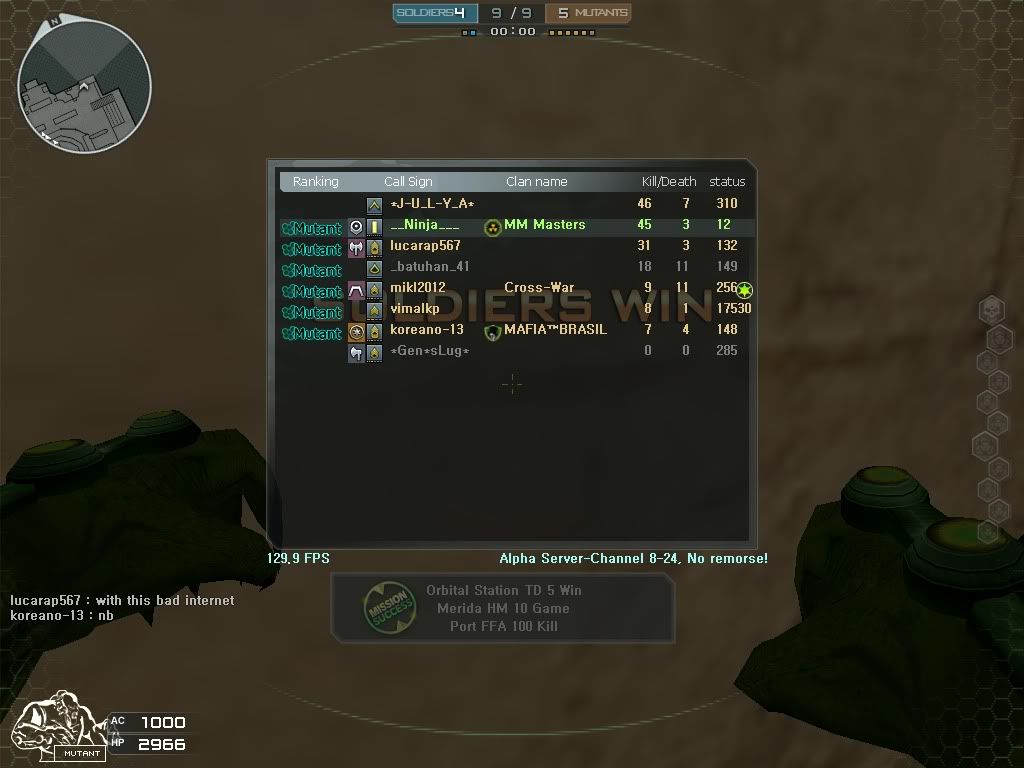The height and width of the screenshot is (768, 1024).
Task: Select the vimalkp scoreboard row
Action: (414, 309)
